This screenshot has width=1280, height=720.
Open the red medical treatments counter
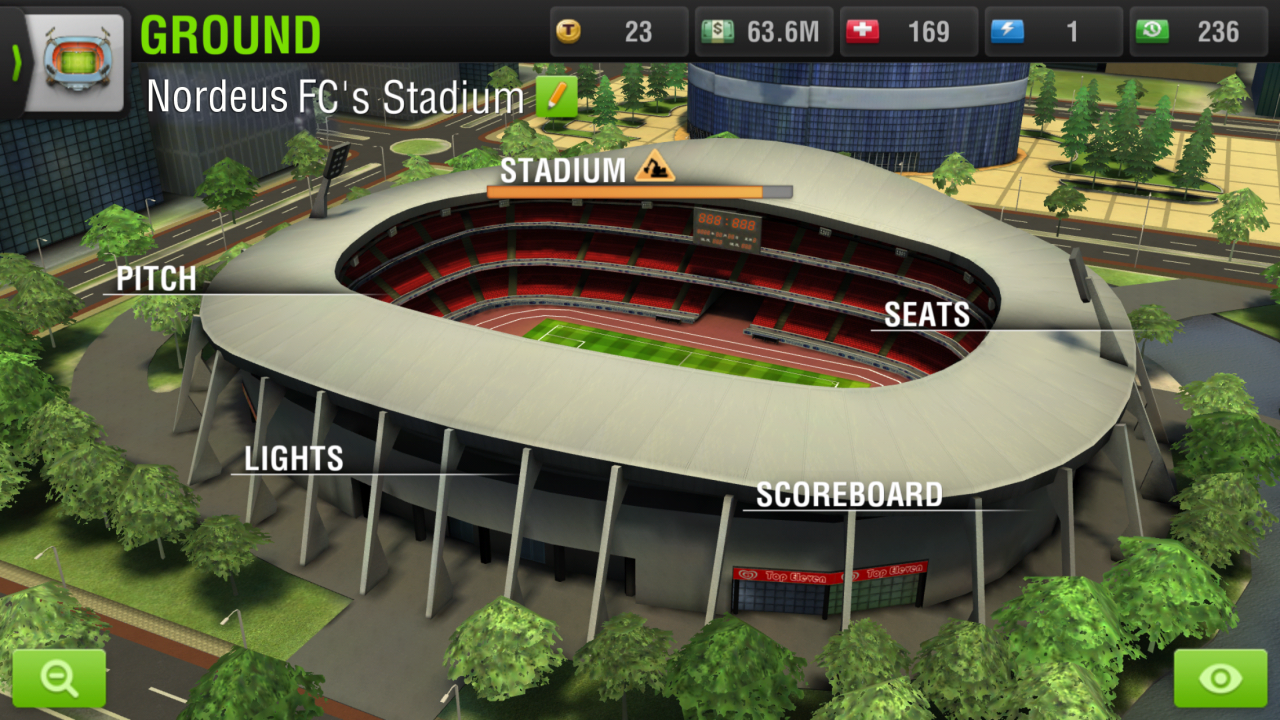[x=908, y=32]
